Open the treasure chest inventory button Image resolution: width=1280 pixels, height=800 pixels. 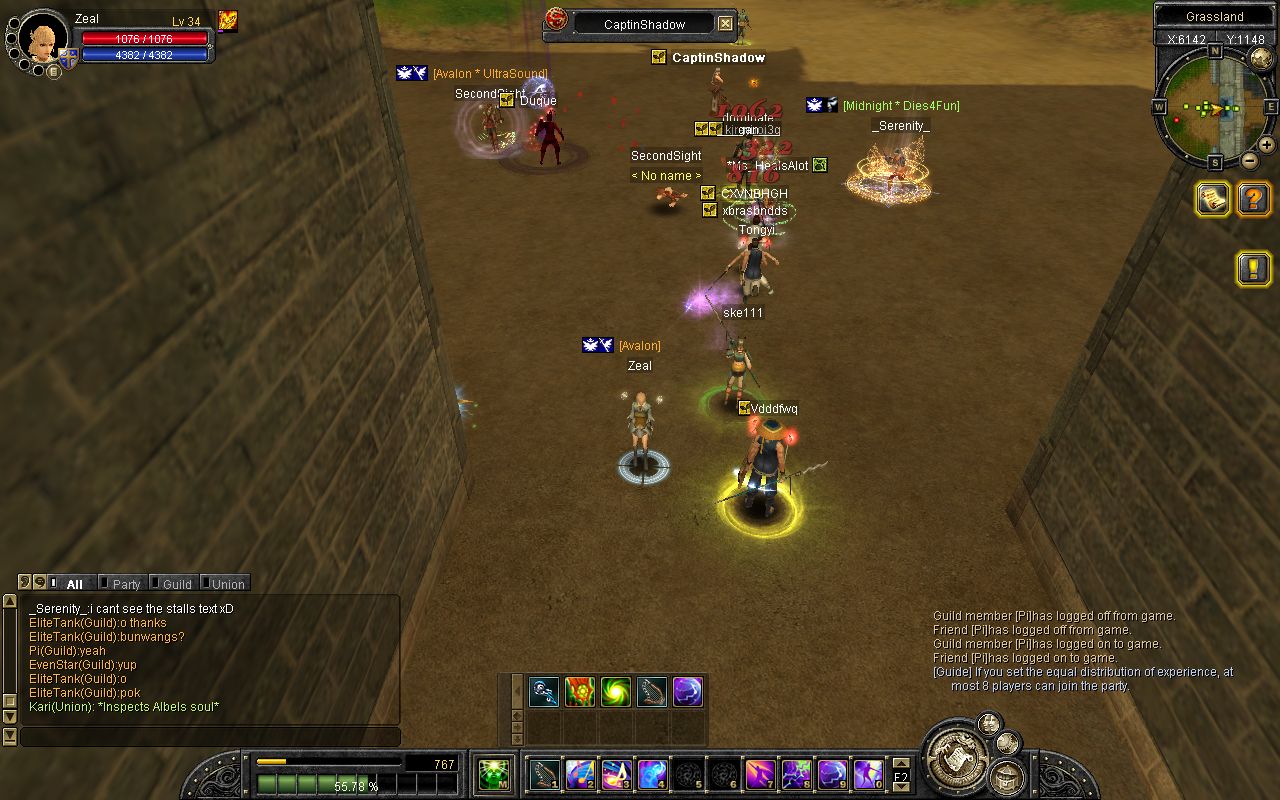tap(1007, 775)
